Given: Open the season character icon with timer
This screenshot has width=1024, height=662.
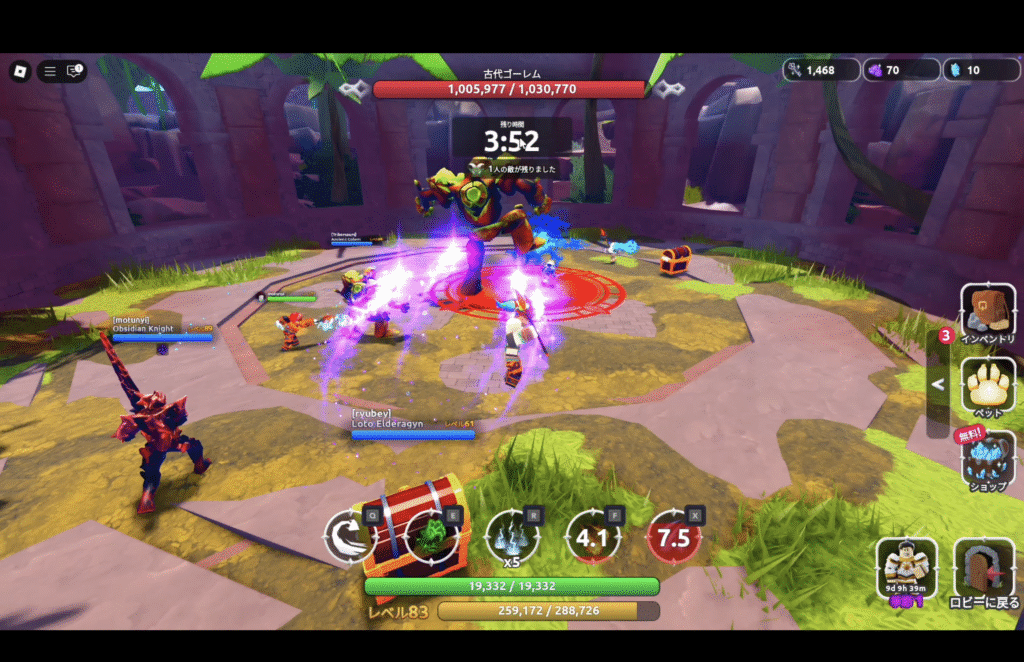Looking at the screenshot, I should (907, 571).
